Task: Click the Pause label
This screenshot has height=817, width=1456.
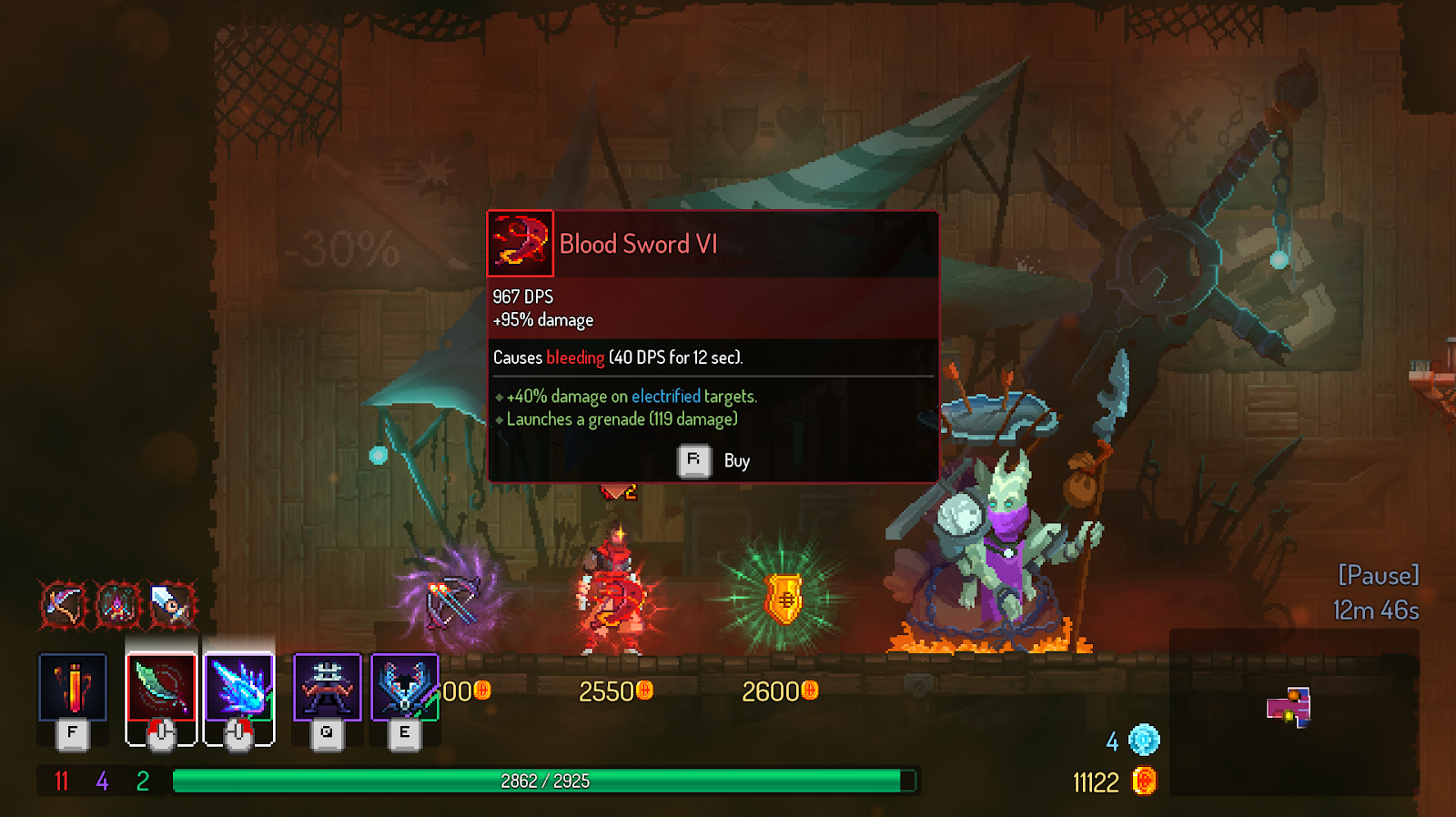Action: pos(1378,575)
